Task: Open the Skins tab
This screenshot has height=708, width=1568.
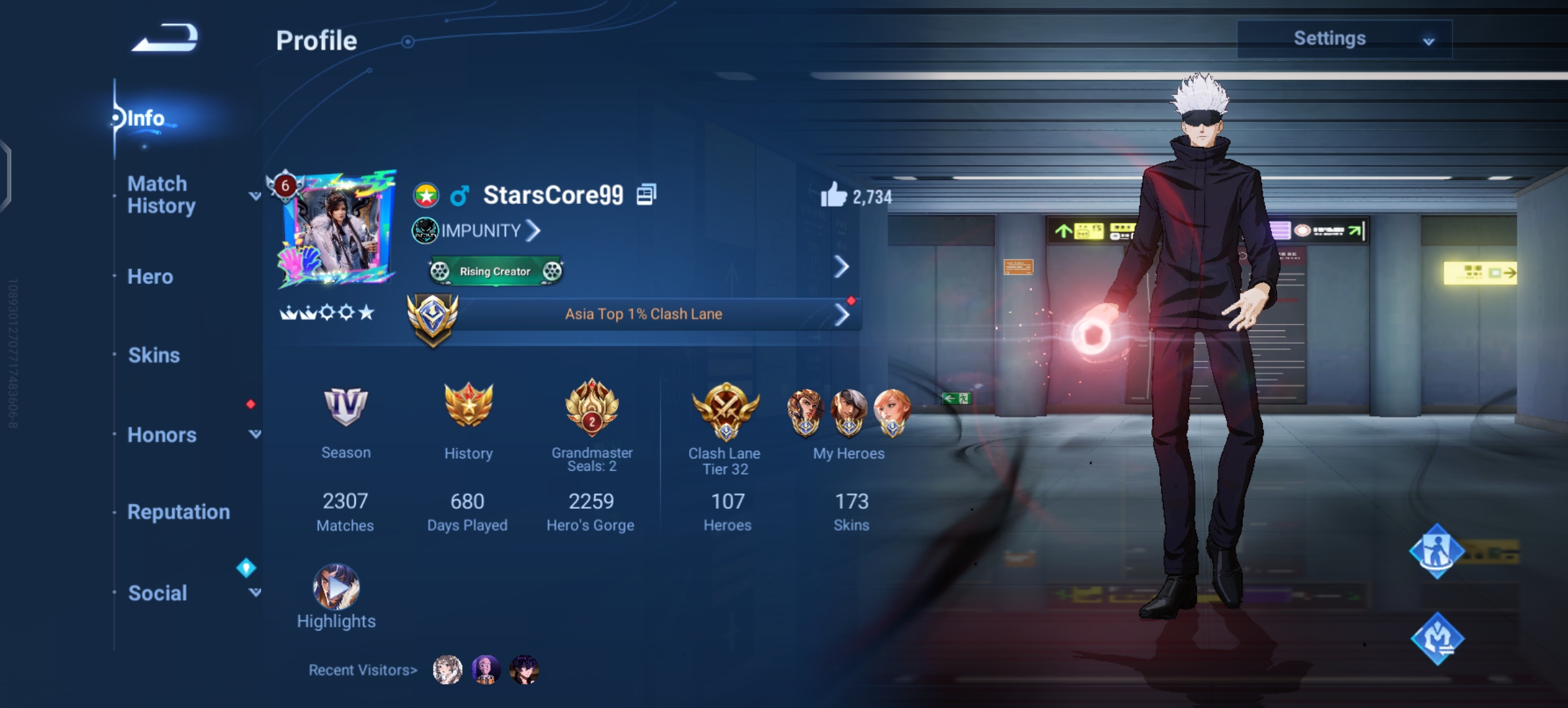Action: (x=153, y=355)
